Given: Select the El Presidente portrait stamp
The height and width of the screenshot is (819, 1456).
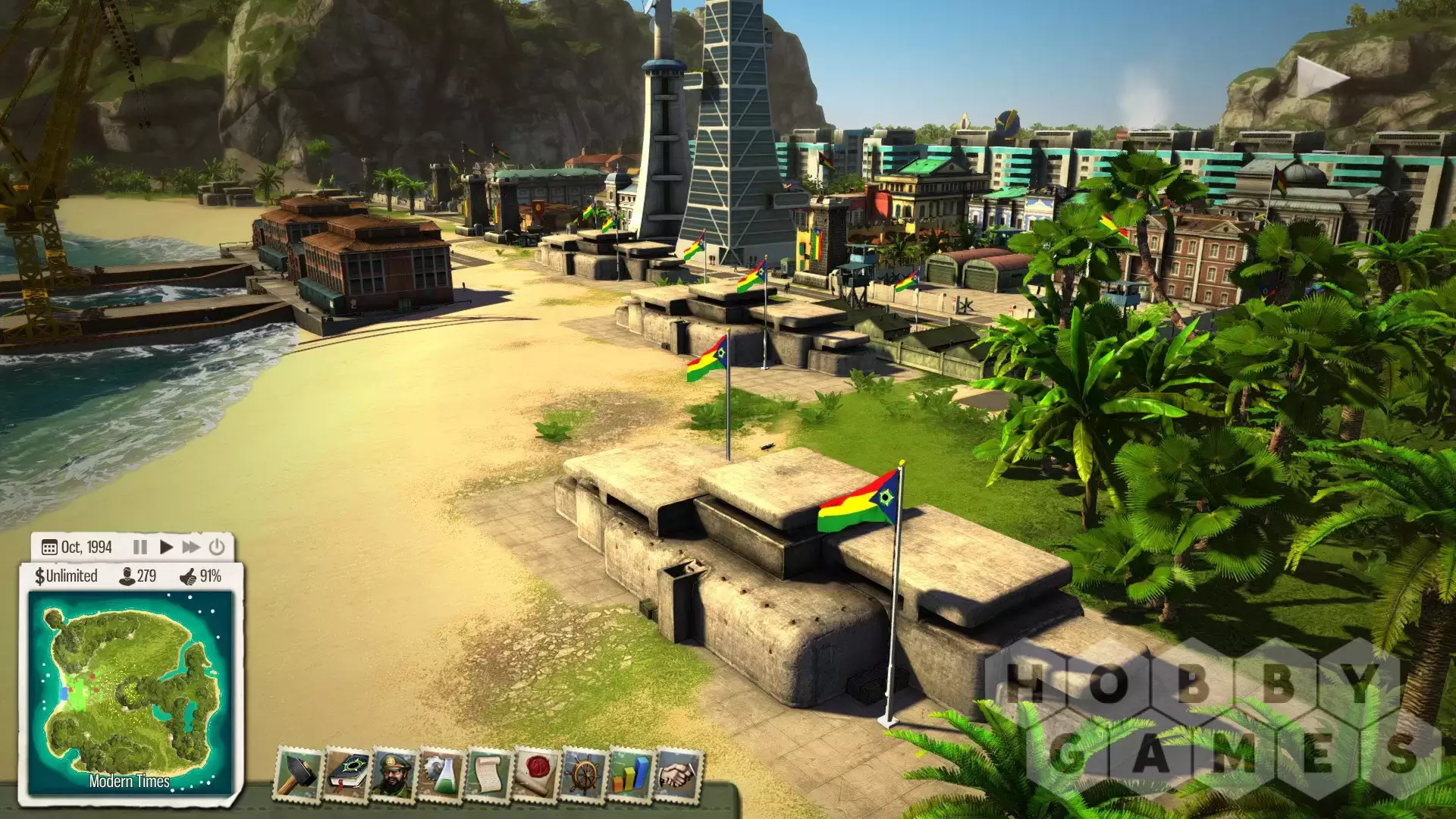Looking at the screenshot, I should coord(393,773).
